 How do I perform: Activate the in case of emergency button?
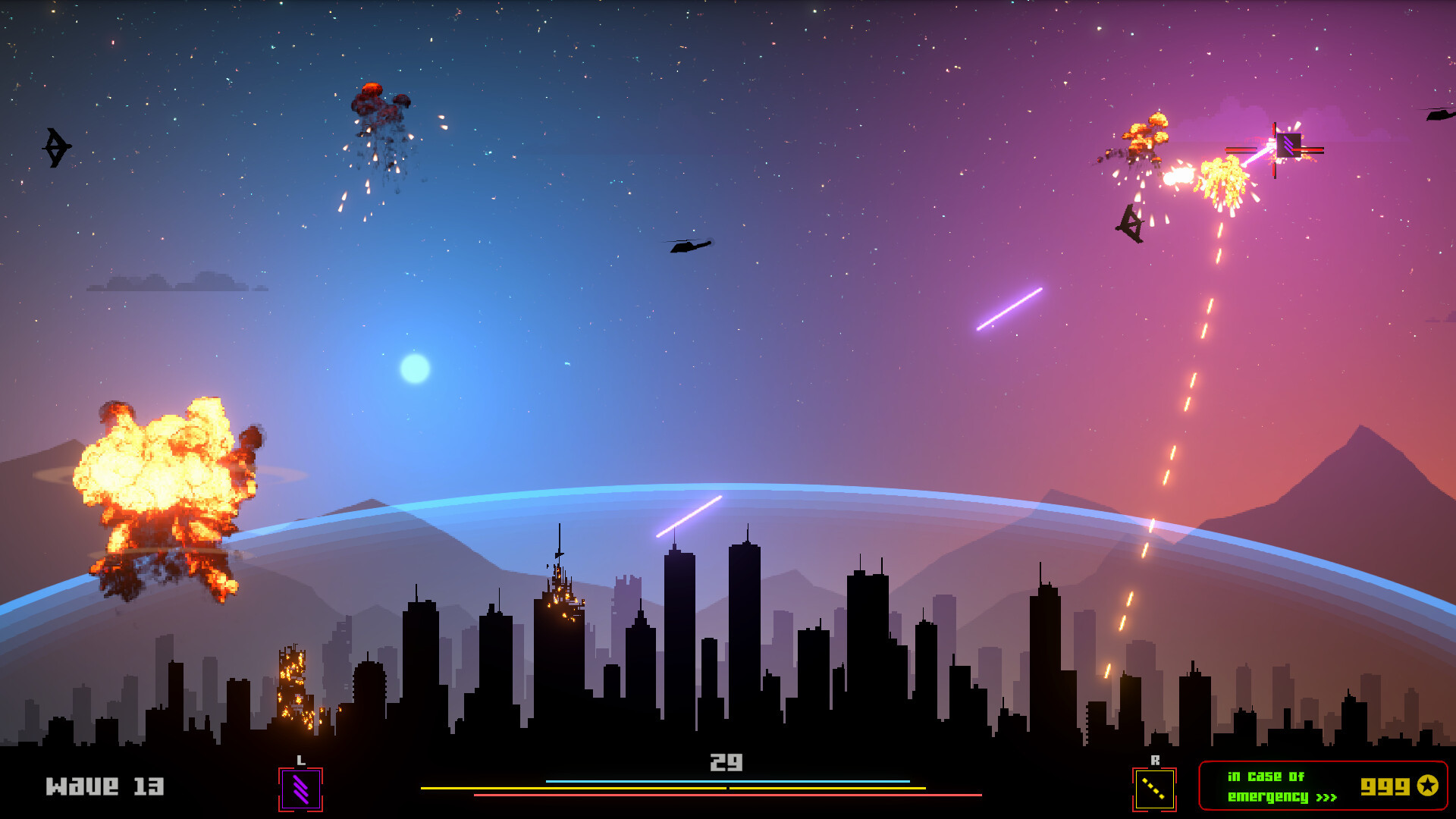pyautogui.click(x=1322, y=786)
